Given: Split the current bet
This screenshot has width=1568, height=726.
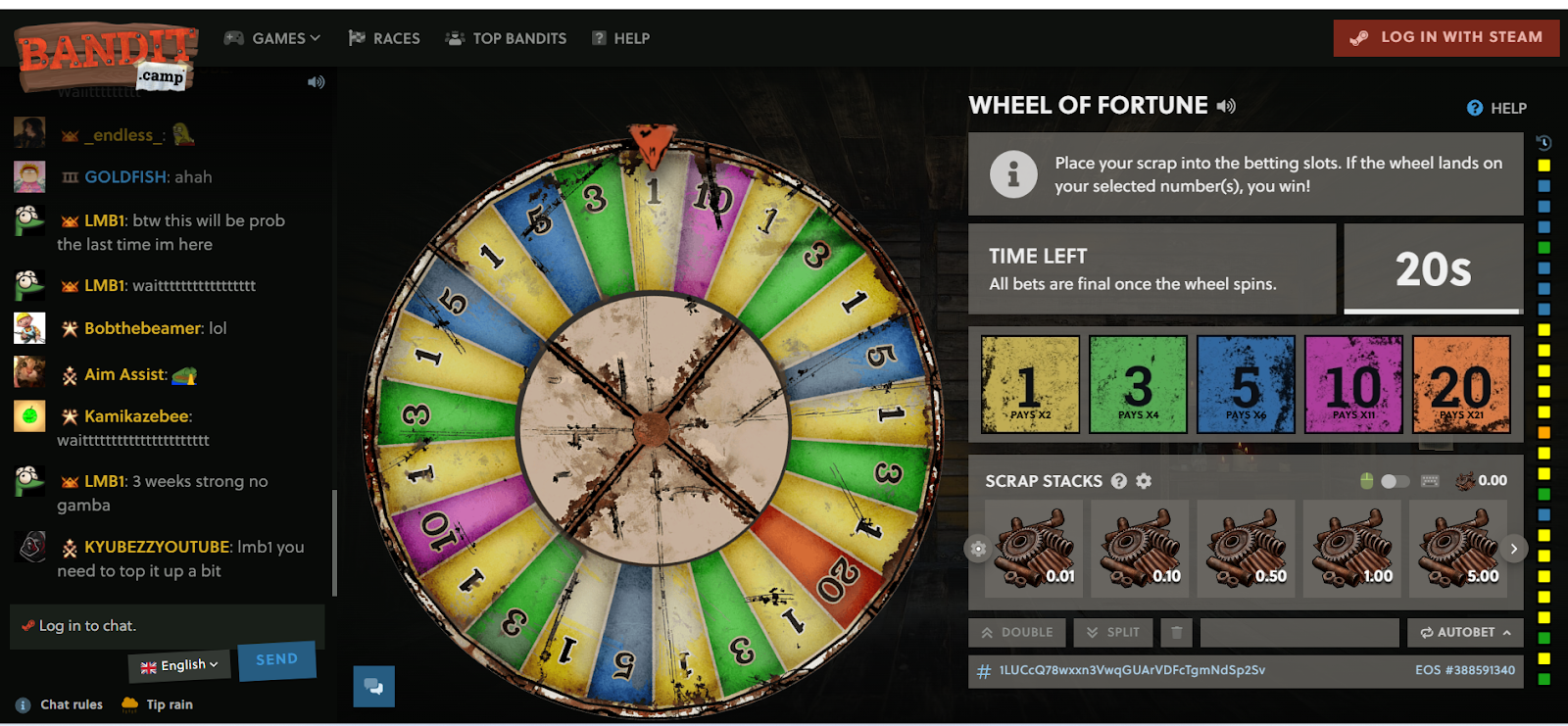Looking at the screenshot, I should (1112, 633).
